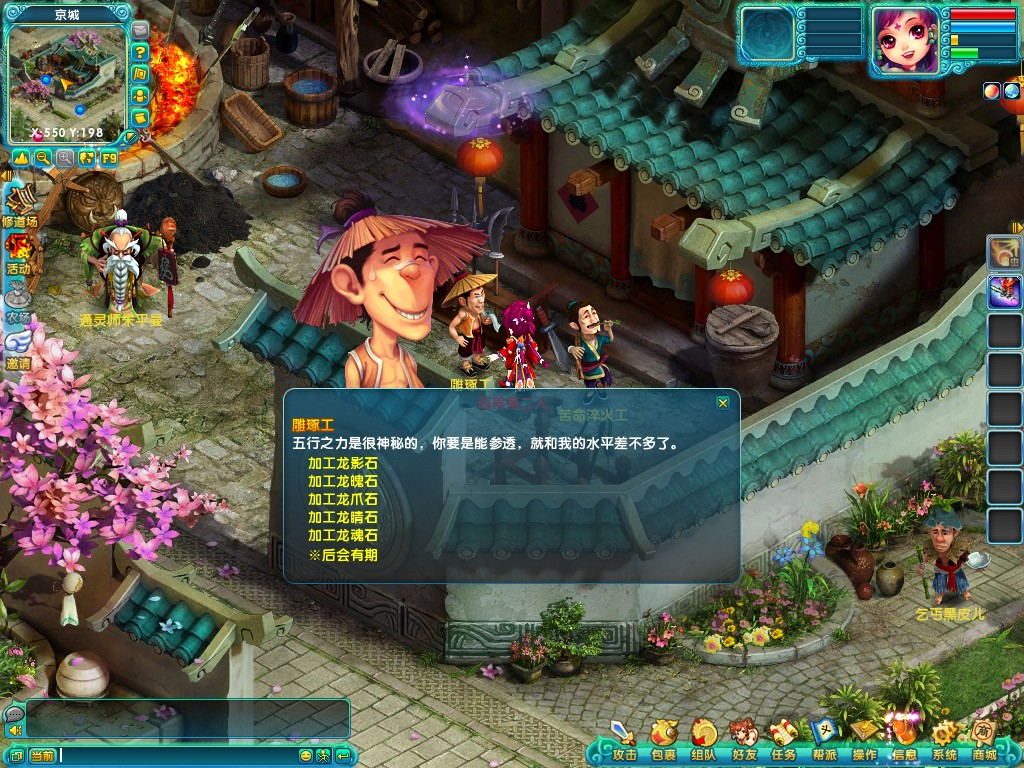Select 加工龙魂石 in the dialogue

click(343, 536)
